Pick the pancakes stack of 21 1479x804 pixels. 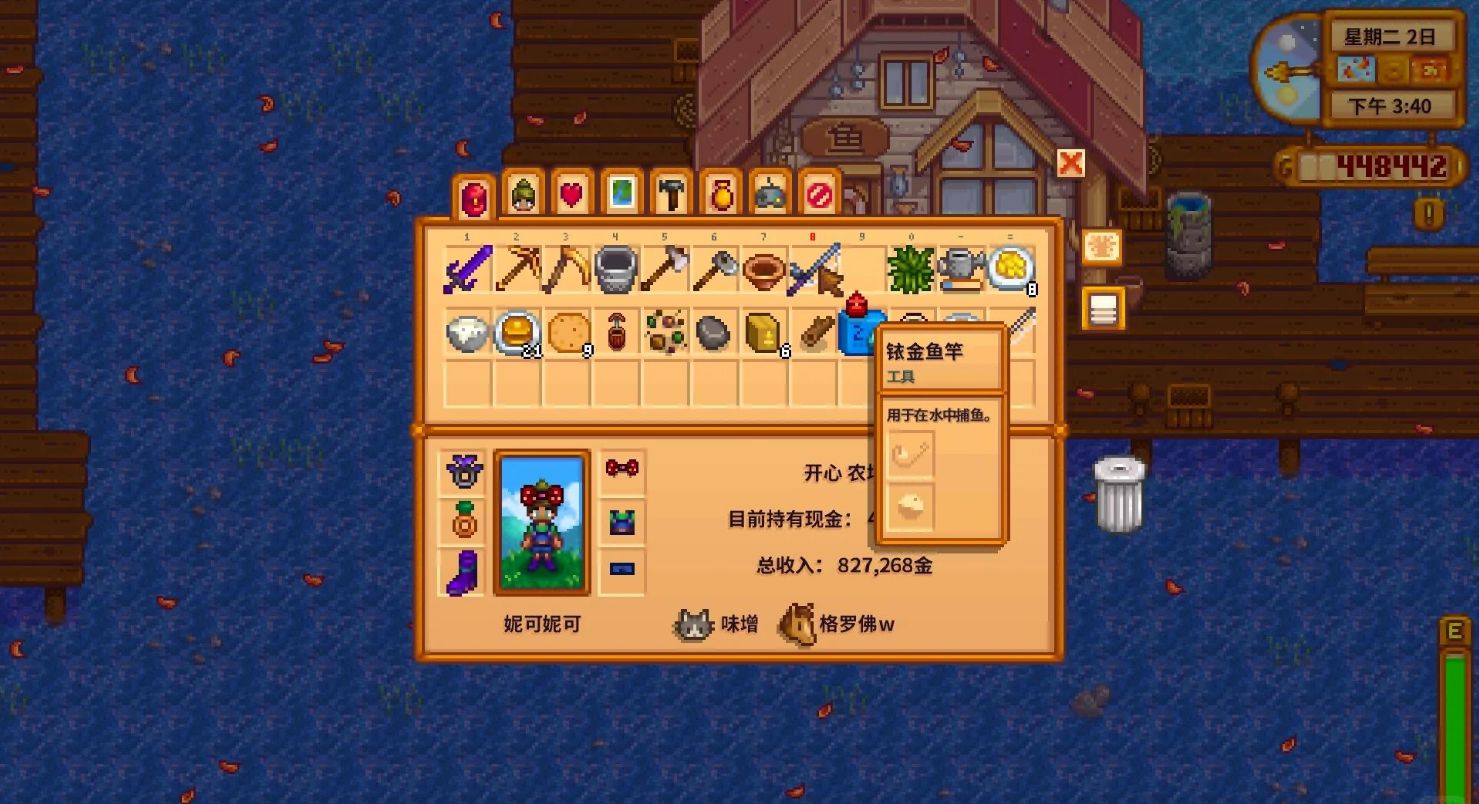[x=517, y=333]
